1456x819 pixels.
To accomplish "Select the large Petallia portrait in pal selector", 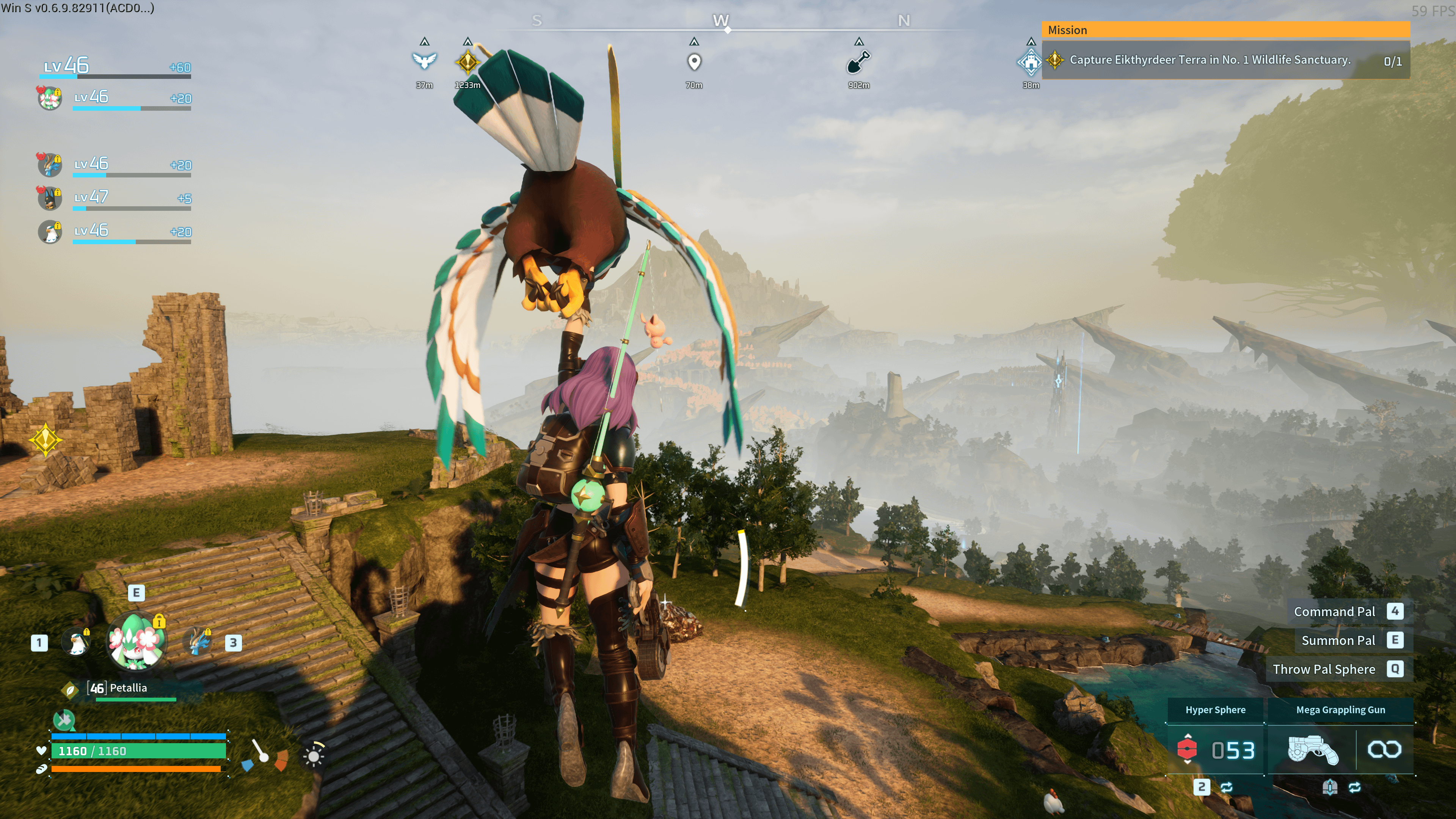I will 136,642.
